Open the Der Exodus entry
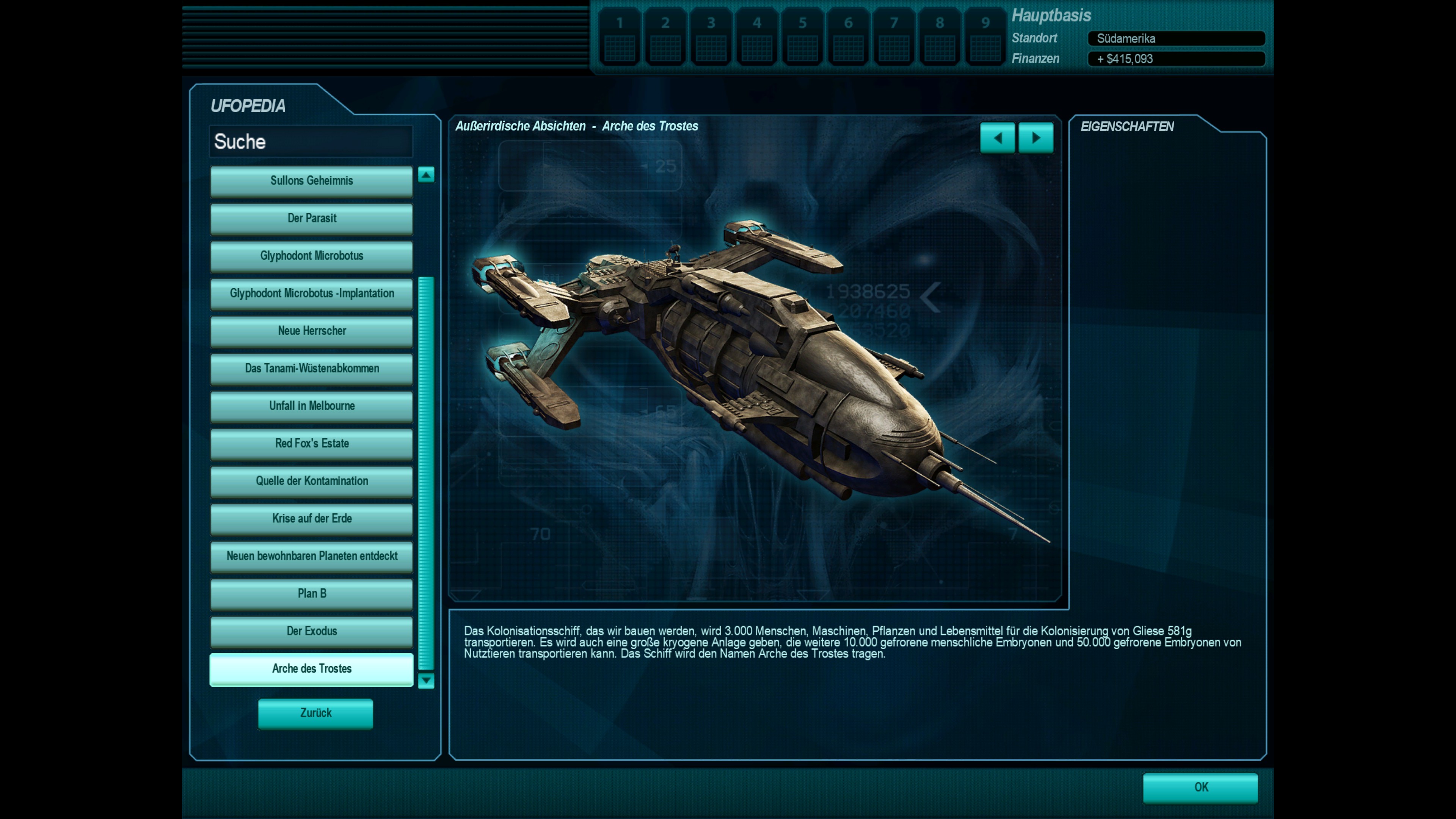Image resolution: width=1456 pixels, height=819 pixels. (x=311, y=631)
